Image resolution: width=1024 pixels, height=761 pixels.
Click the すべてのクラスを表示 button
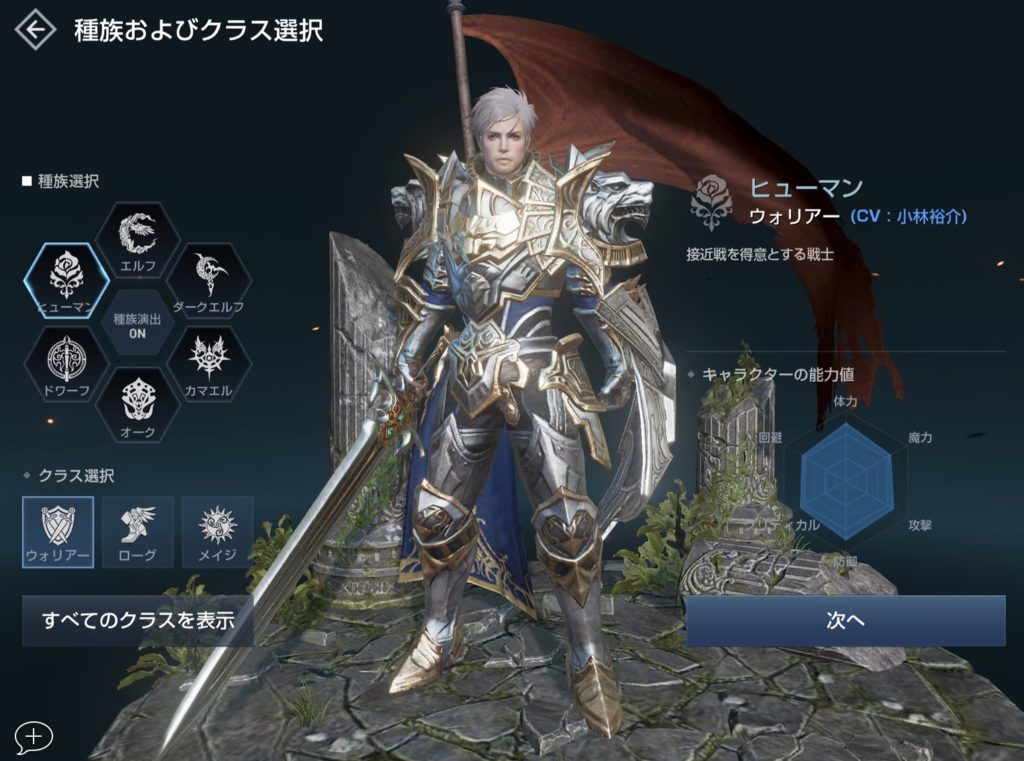137,620
